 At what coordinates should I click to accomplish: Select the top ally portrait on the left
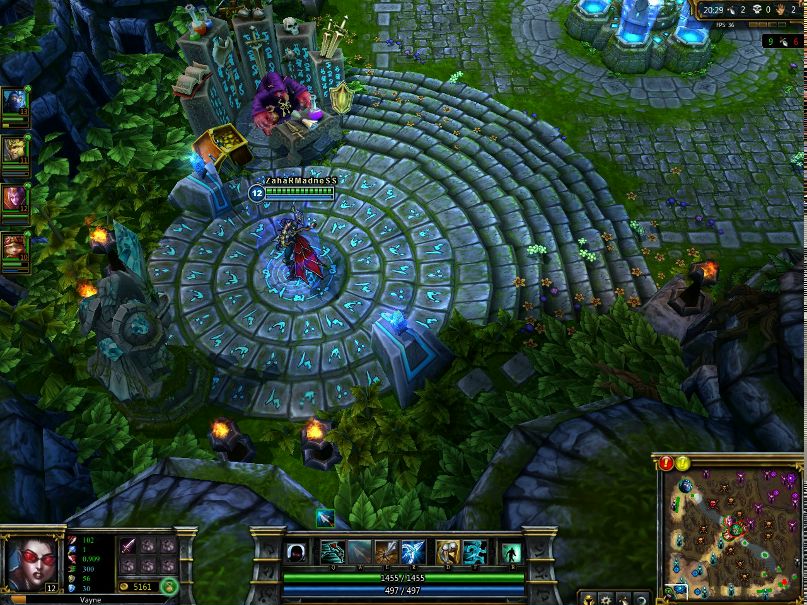(15, 102)
